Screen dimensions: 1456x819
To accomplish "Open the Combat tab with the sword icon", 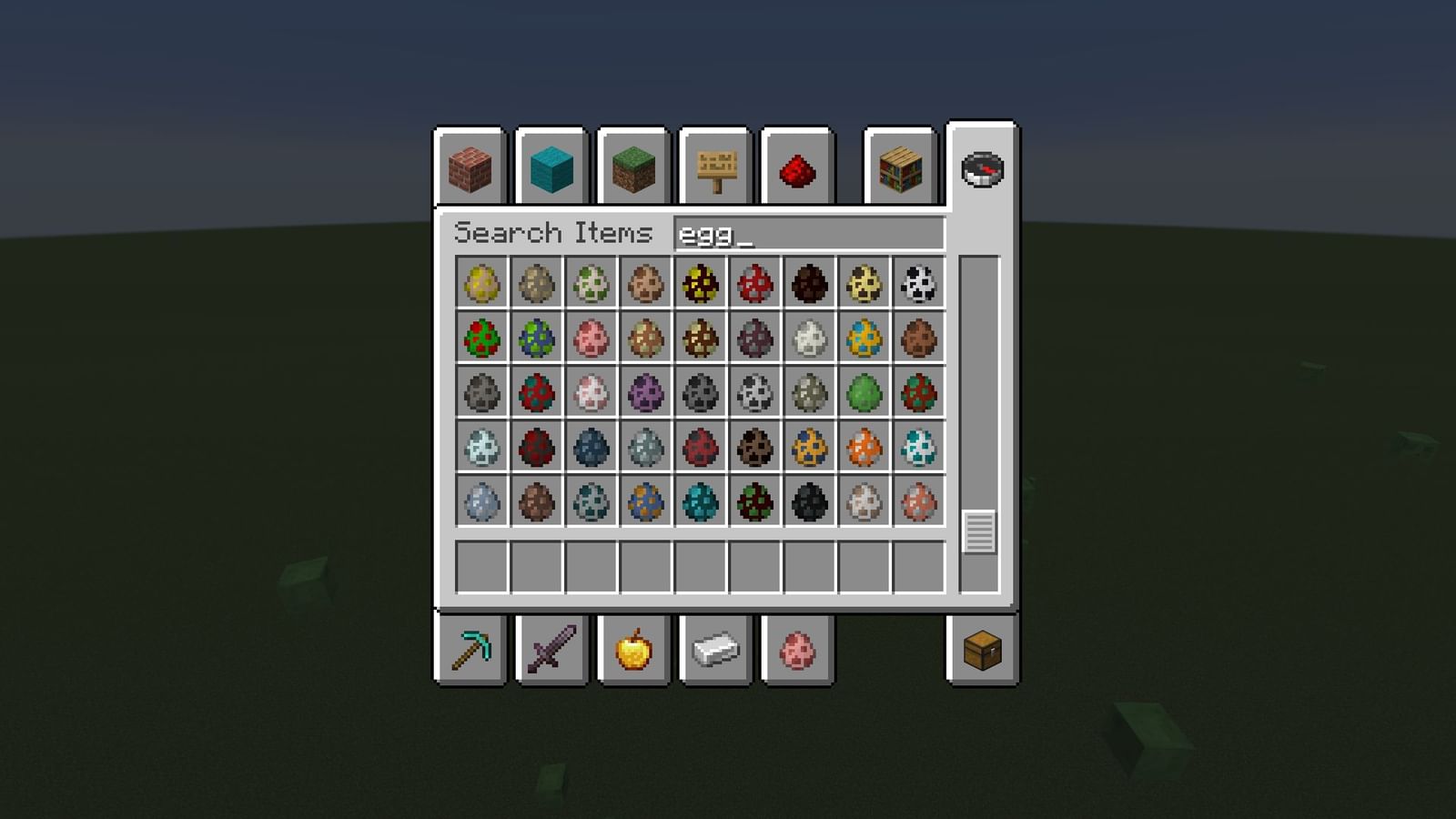I will [551, 649].
